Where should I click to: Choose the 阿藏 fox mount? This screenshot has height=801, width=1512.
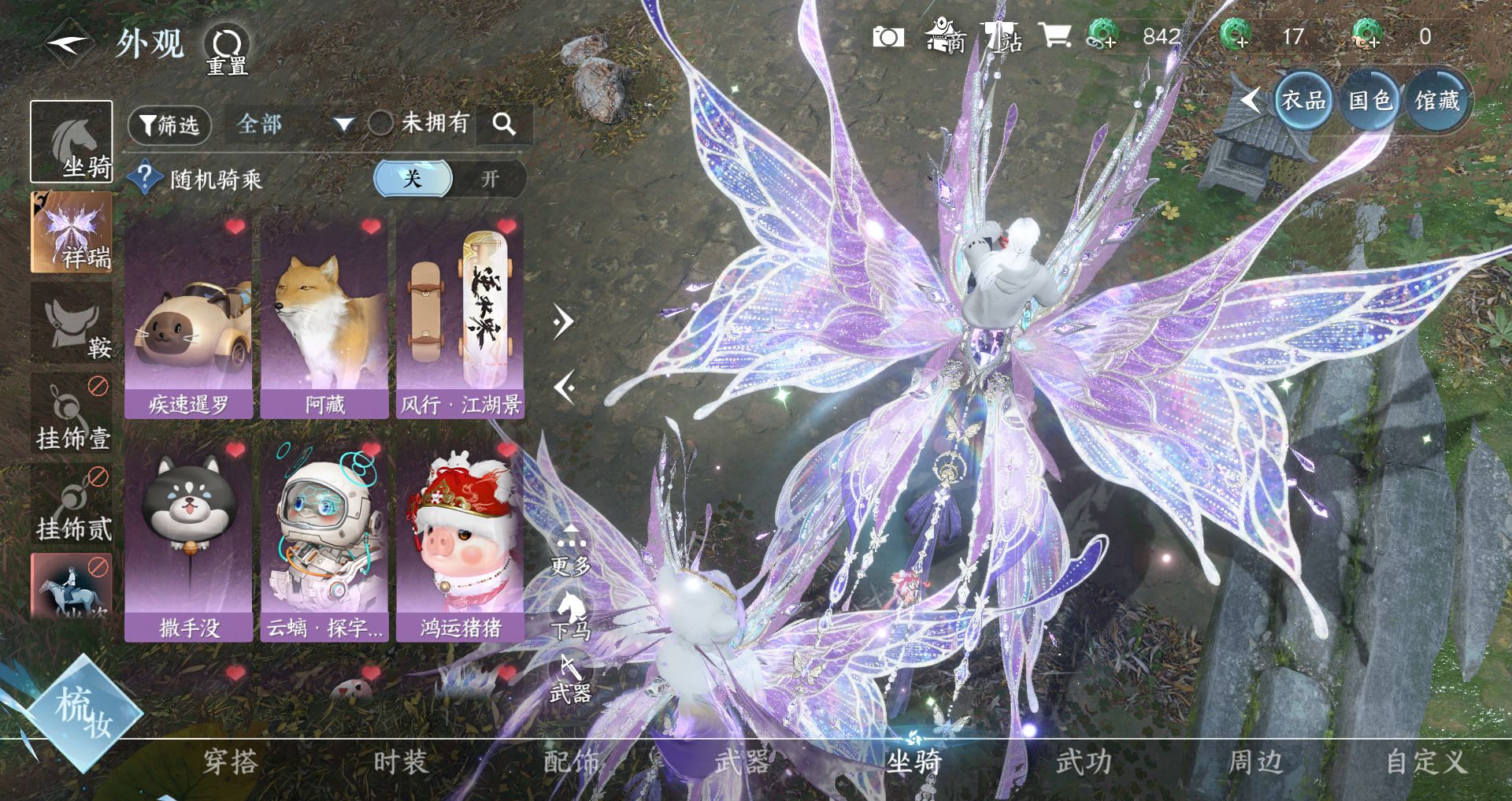coord(324,317)
